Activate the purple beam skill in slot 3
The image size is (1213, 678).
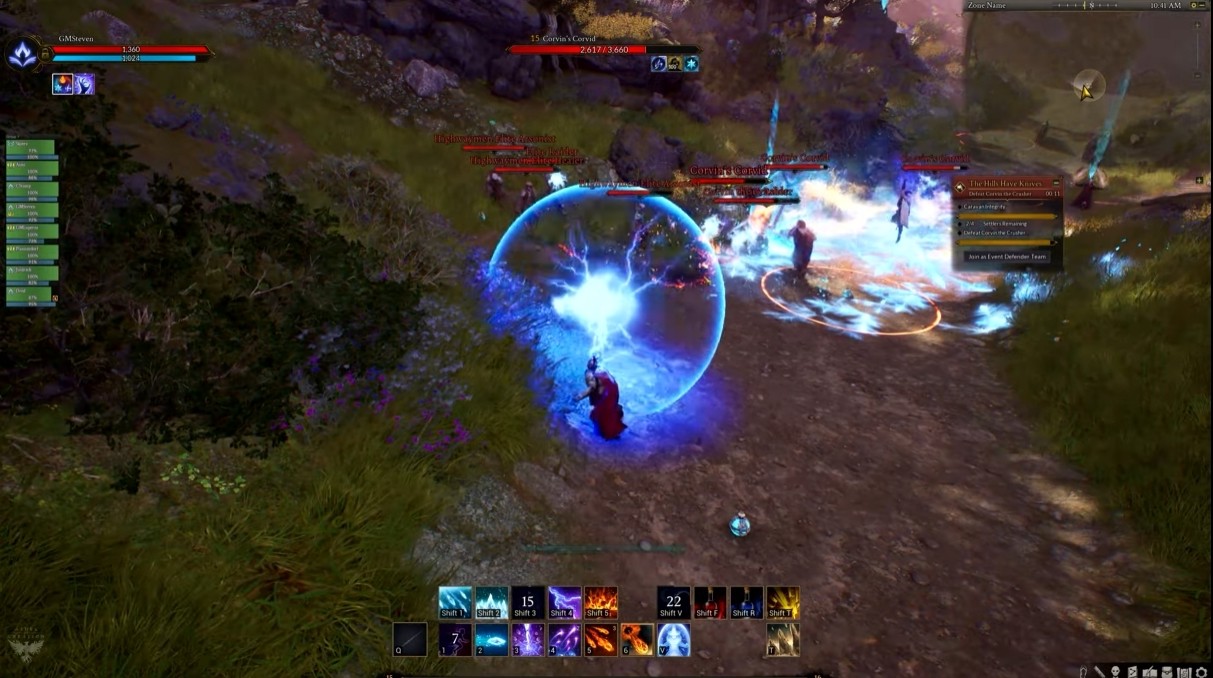[528, 639]
